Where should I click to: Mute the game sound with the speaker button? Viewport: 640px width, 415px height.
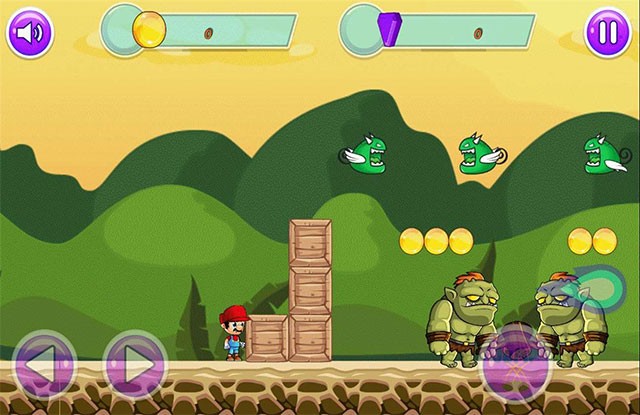pos(30,33)
